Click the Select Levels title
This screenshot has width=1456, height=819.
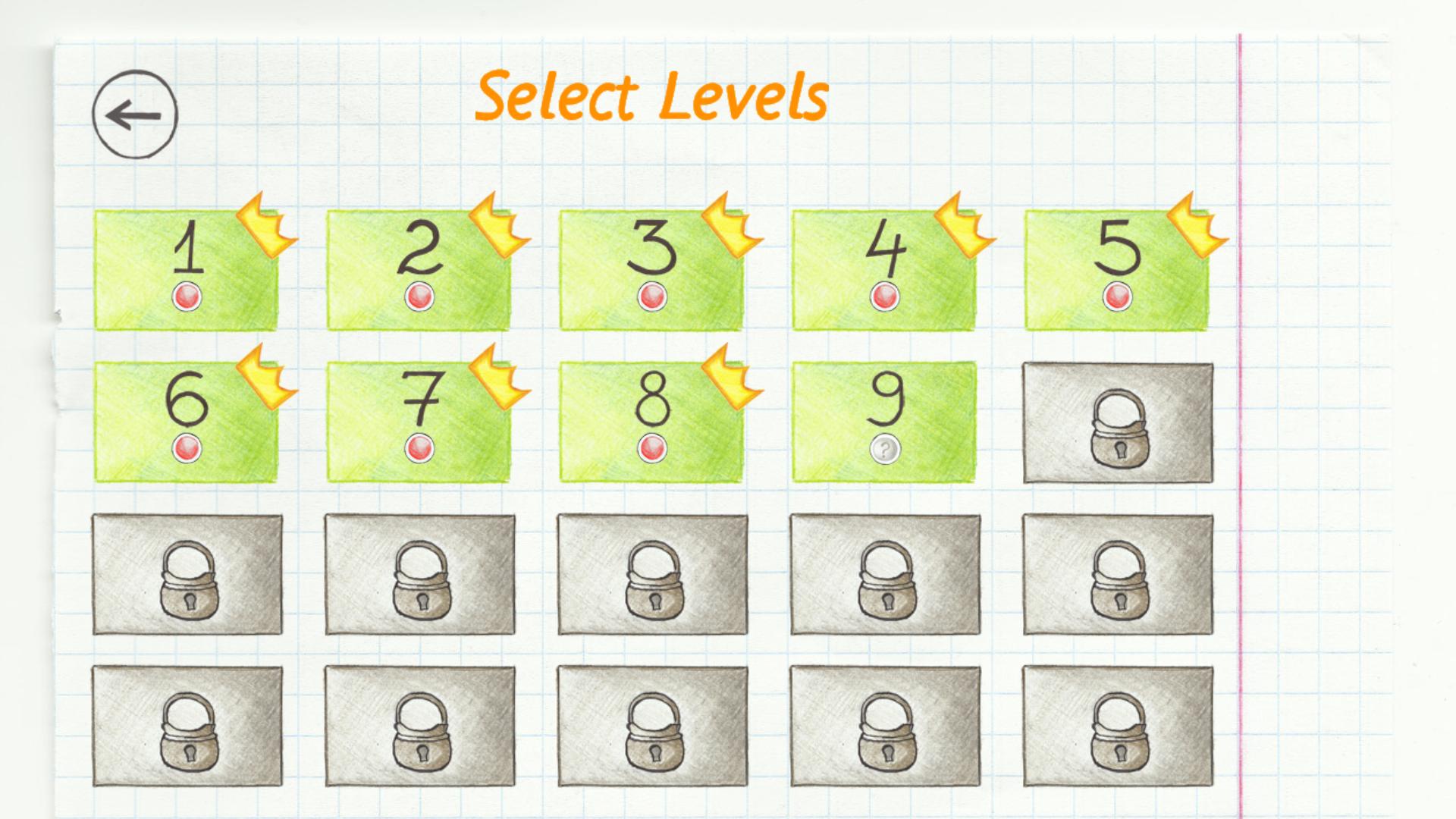pos(652,95)
